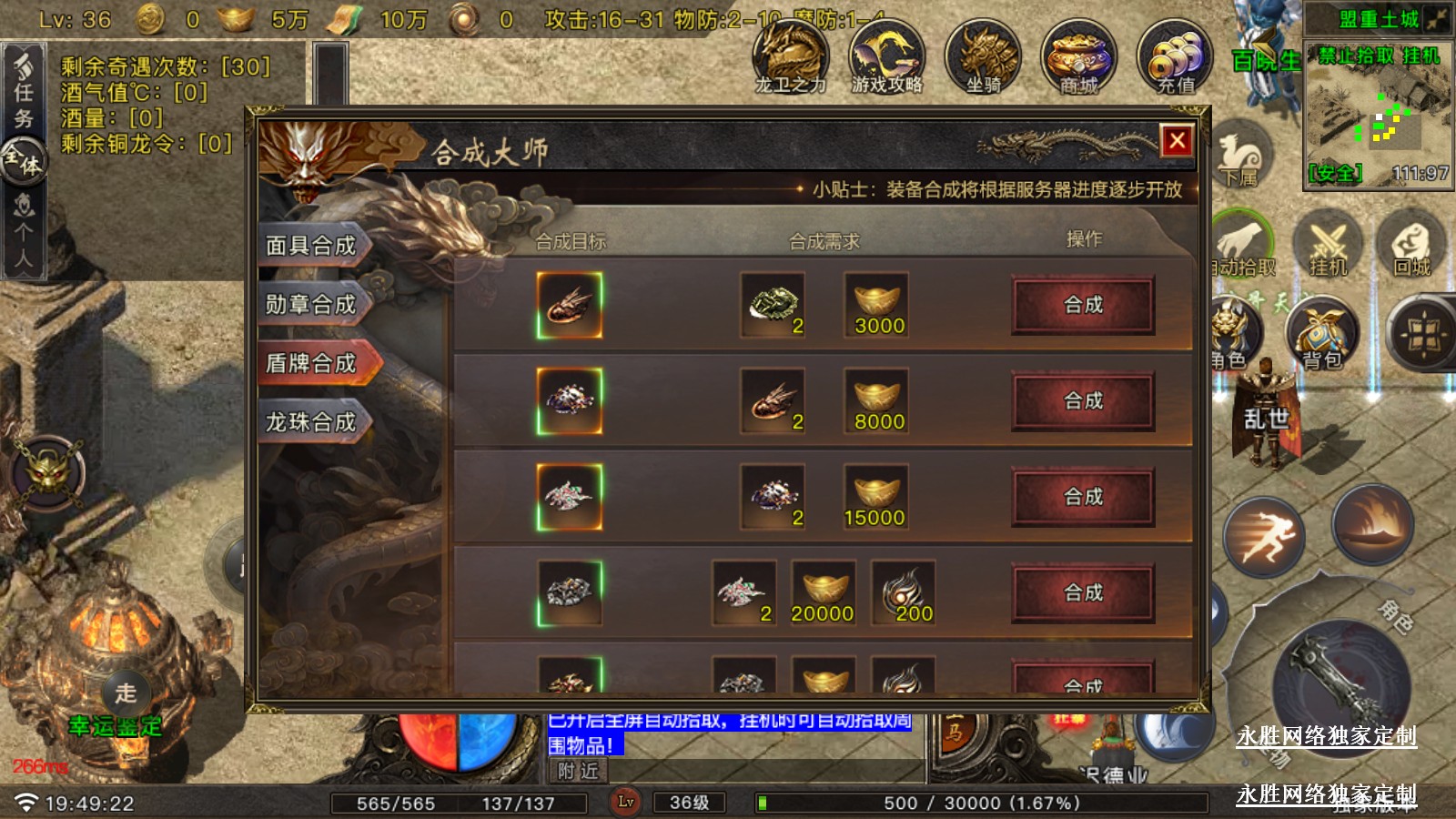
Task: Click 合成 for the 3000 gold recipe
Action: [x=1083, y=305]
